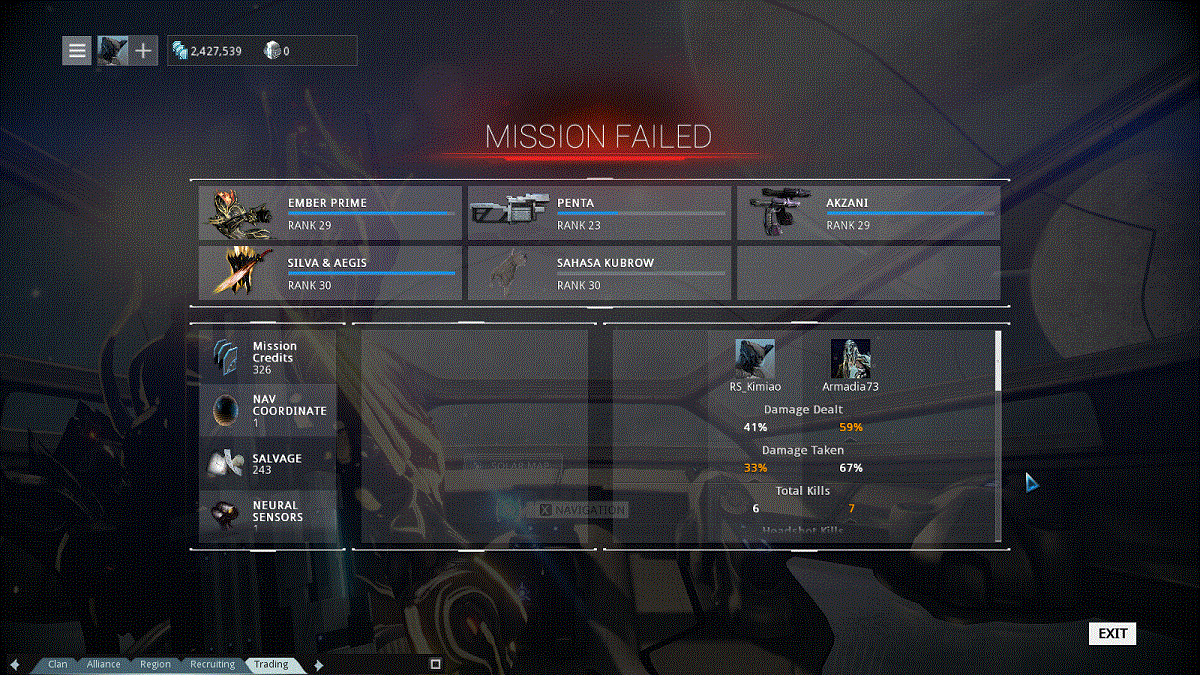The height and width of the screenshot is (675, 1200).
Task: Select the Nav Coordinate reward row
Action: pos(268,411)
